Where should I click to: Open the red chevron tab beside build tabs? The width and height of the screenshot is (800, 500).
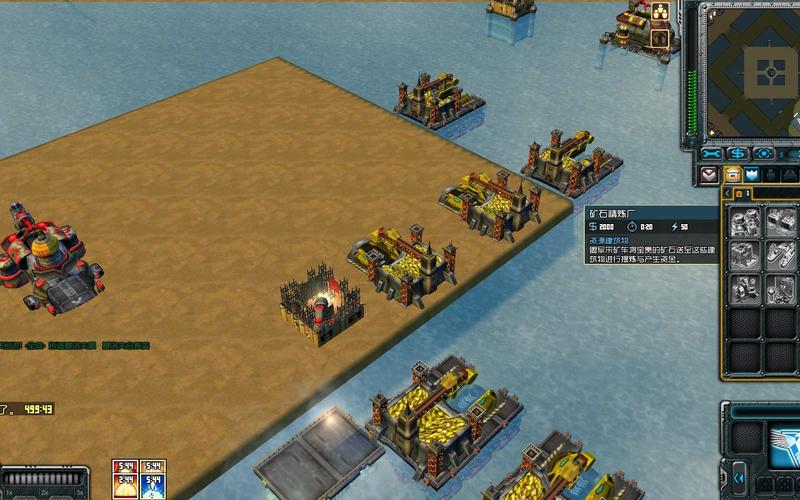(710, 175)
